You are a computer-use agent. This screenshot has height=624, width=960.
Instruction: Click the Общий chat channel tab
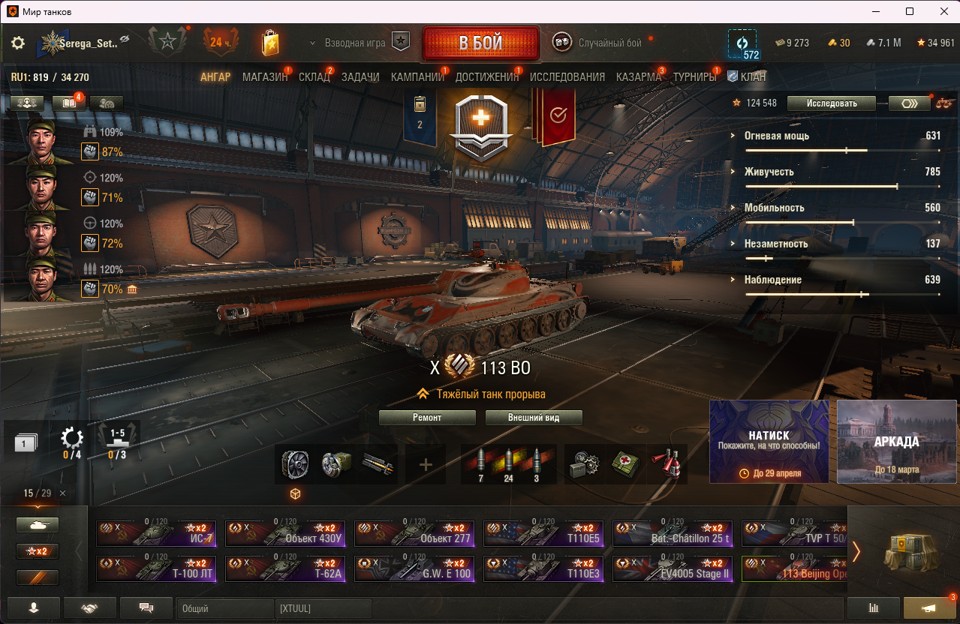click(224, 608)
